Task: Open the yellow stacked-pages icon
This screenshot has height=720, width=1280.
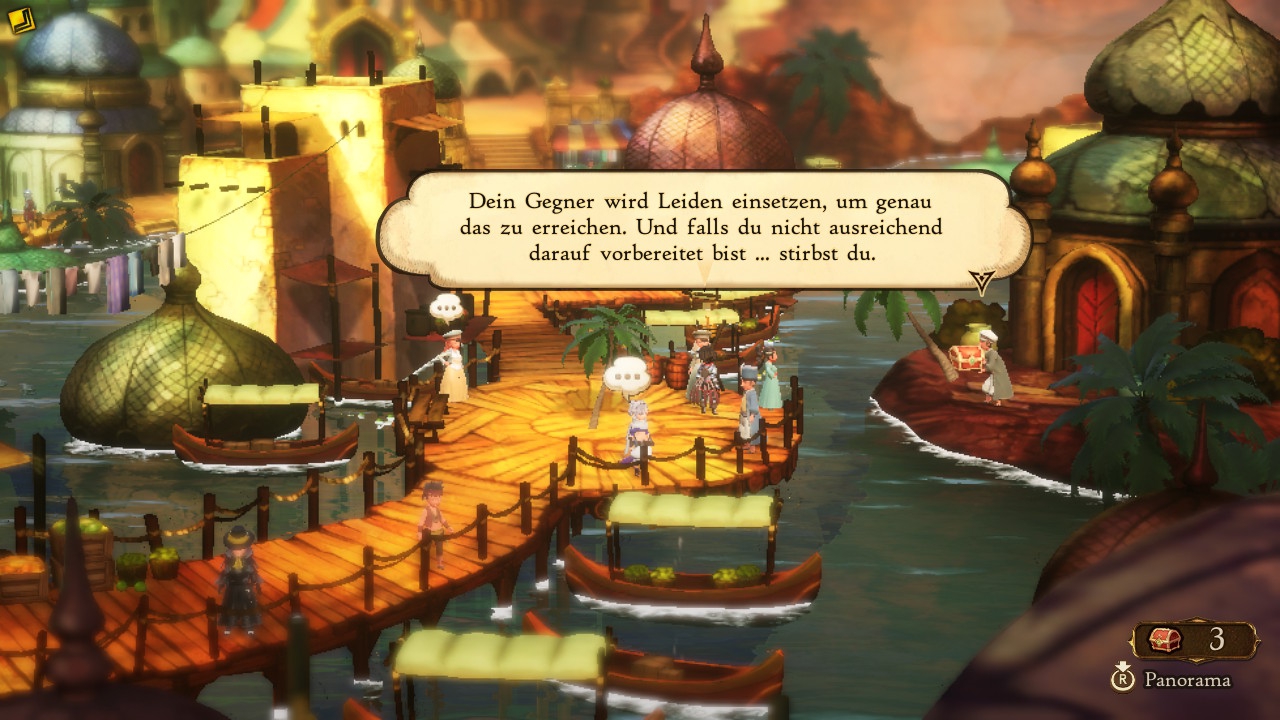Action: tap(21, 21)
